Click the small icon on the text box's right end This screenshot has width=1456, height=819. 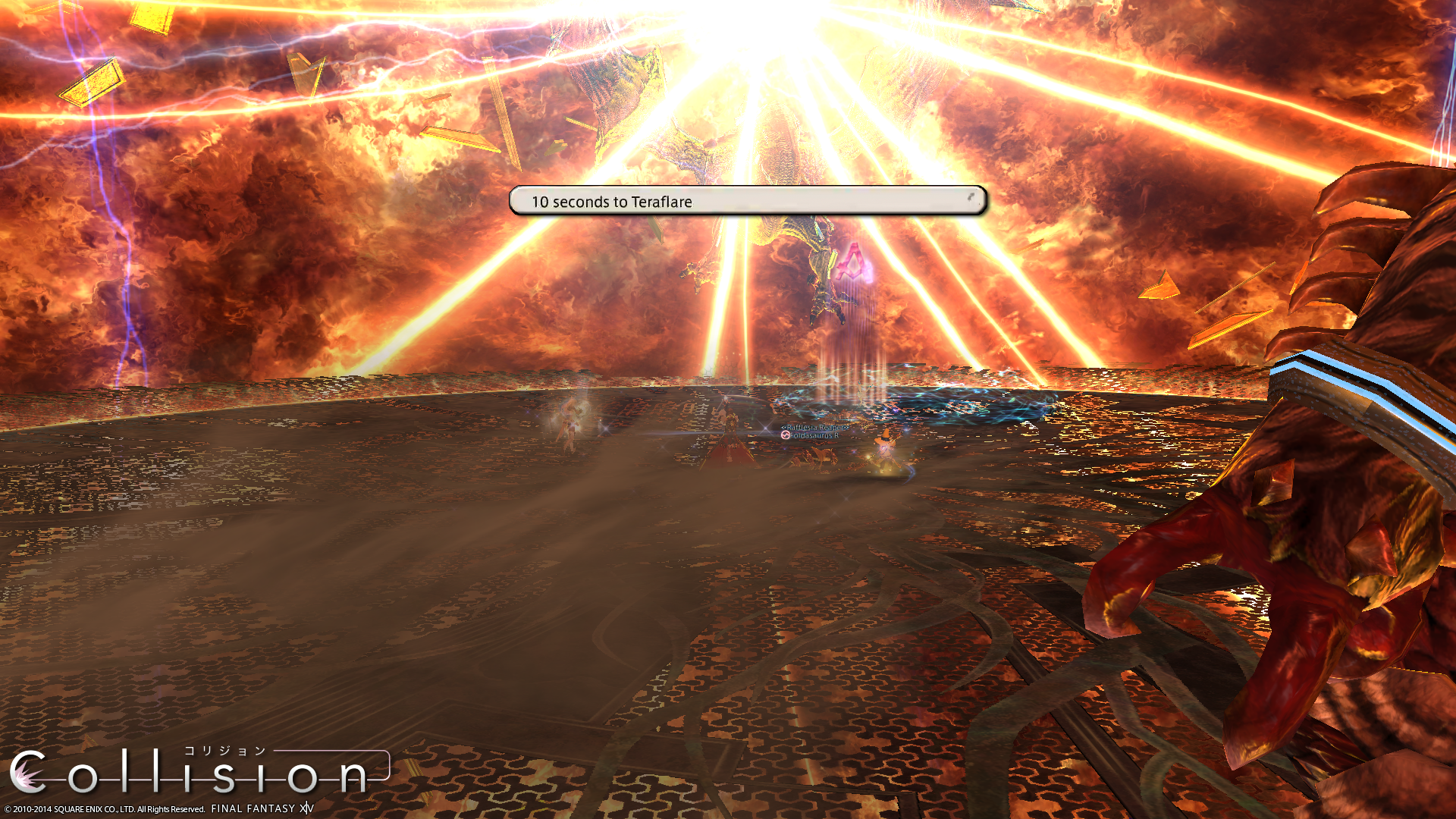pos(971,197)
